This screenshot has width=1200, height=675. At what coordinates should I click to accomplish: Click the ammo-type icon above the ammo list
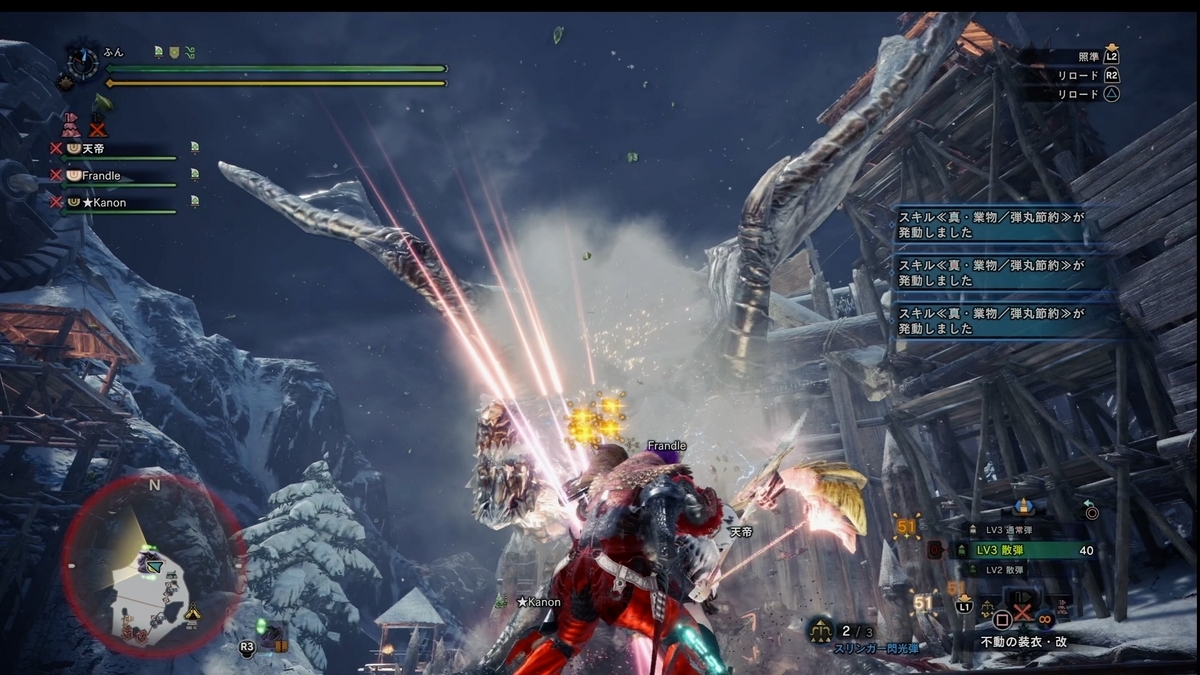click(x=1023, y=506)
